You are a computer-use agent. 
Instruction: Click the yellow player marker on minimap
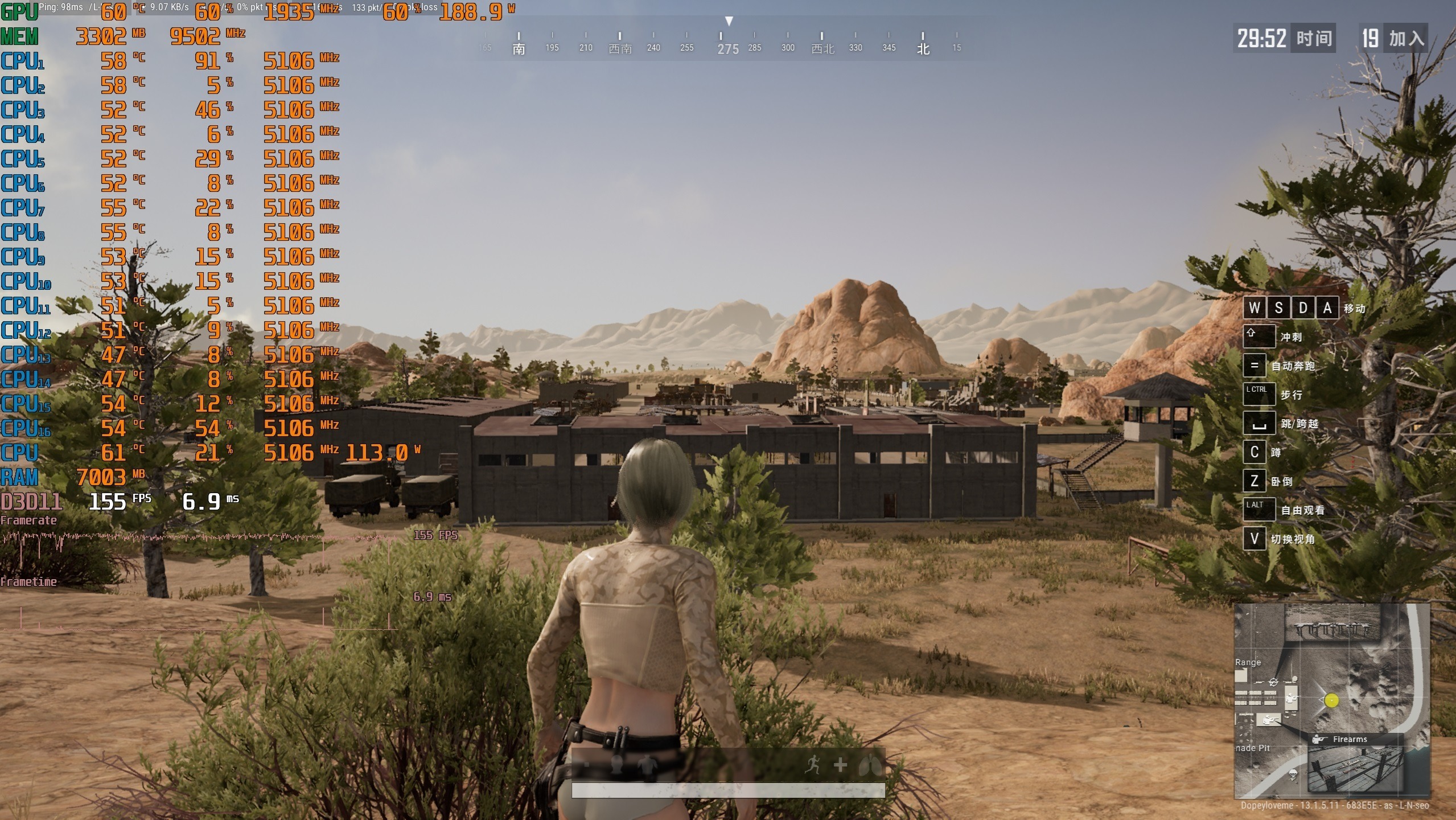[x=1331, y=700]
